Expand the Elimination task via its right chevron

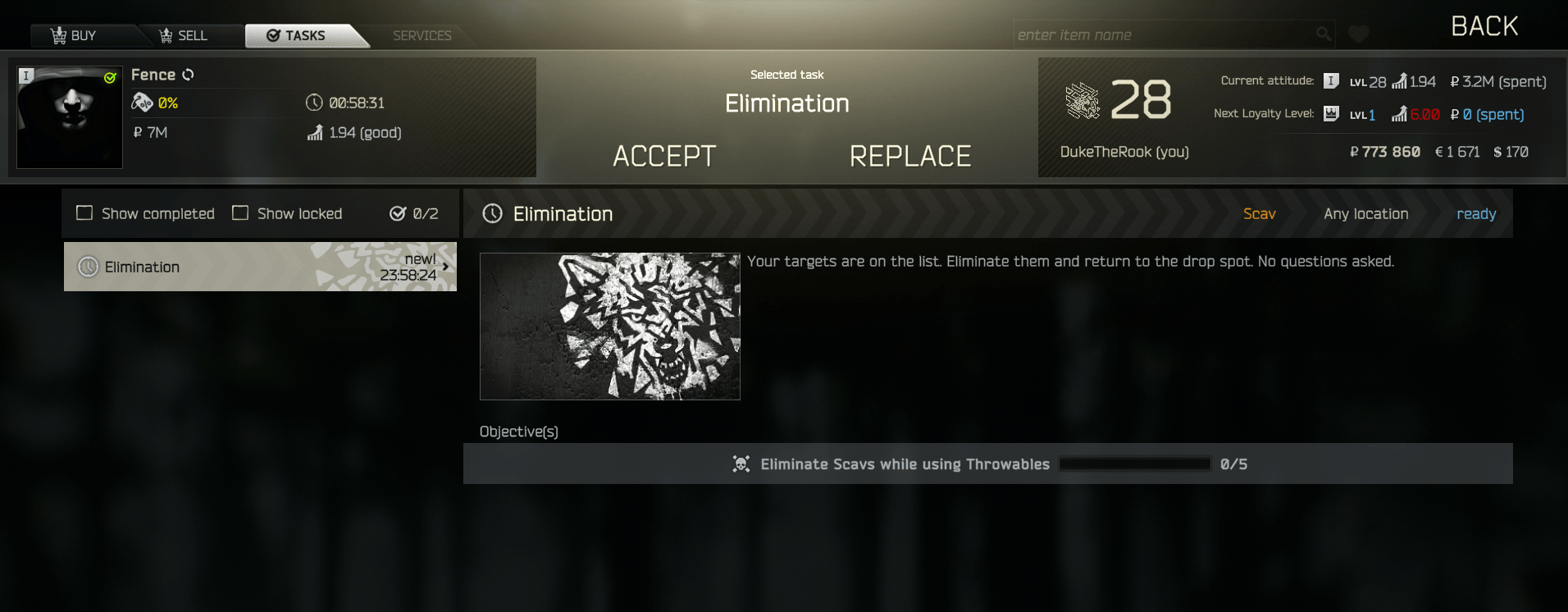click(446, 266)
